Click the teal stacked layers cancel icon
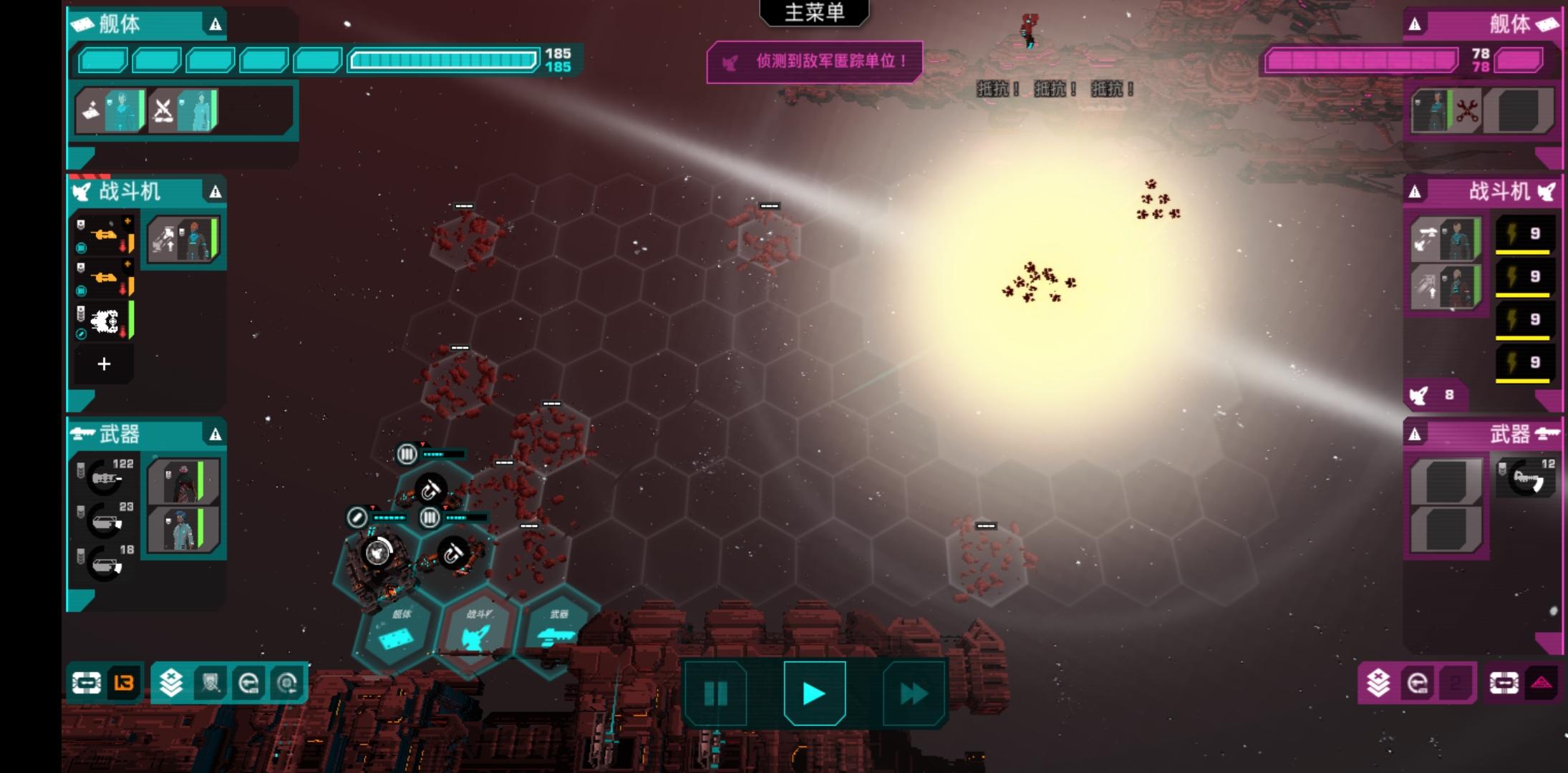Viewport: 1568px width, 773px height. [x=171, y=683]
